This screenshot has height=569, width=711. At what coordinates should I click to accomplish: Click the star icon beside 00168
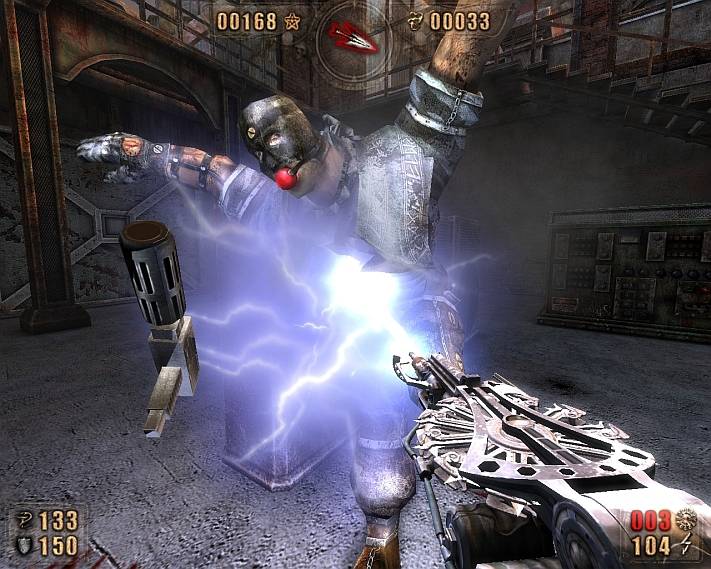point(293,21)
